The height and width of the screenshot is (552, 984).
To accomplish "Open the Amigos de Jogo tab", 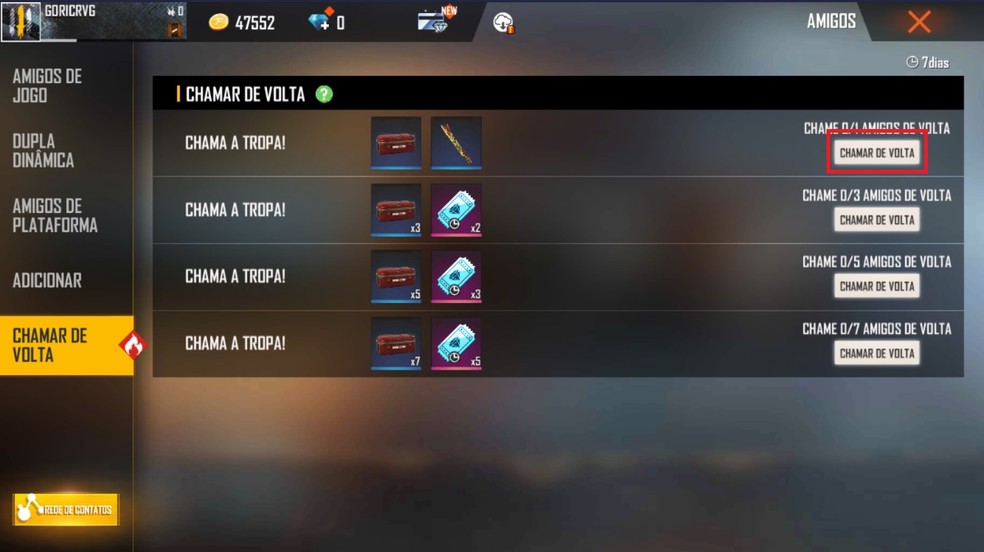I will point(48,86).
